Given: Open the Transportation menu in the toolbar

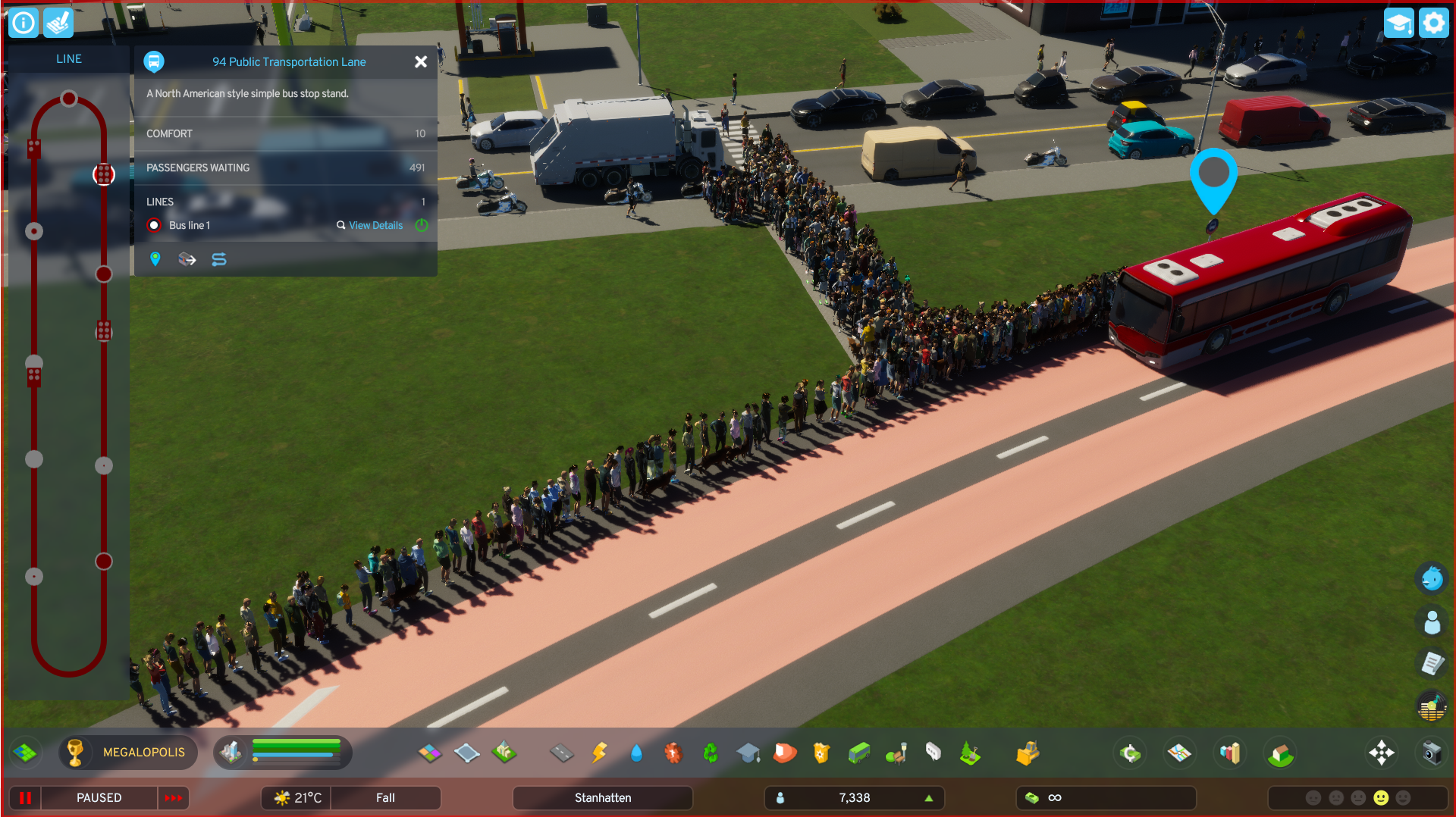Looking at the screenshot, I should tap(858, 753).
